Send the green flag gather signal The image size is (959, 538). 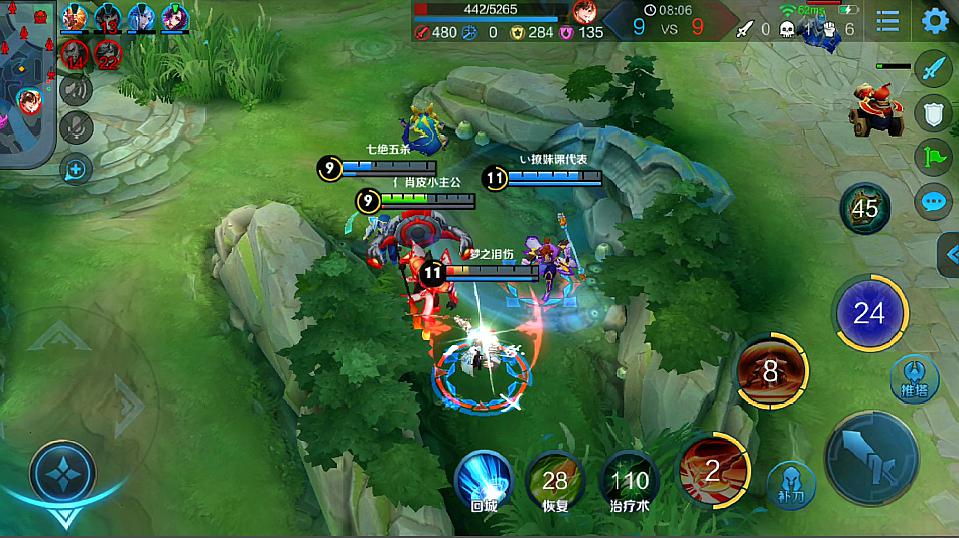pos(934,158)
